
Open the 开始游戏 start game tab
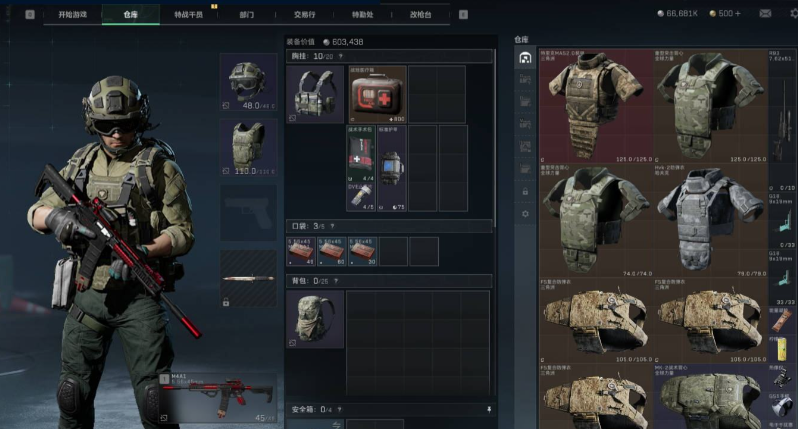[x=71, y=15]
